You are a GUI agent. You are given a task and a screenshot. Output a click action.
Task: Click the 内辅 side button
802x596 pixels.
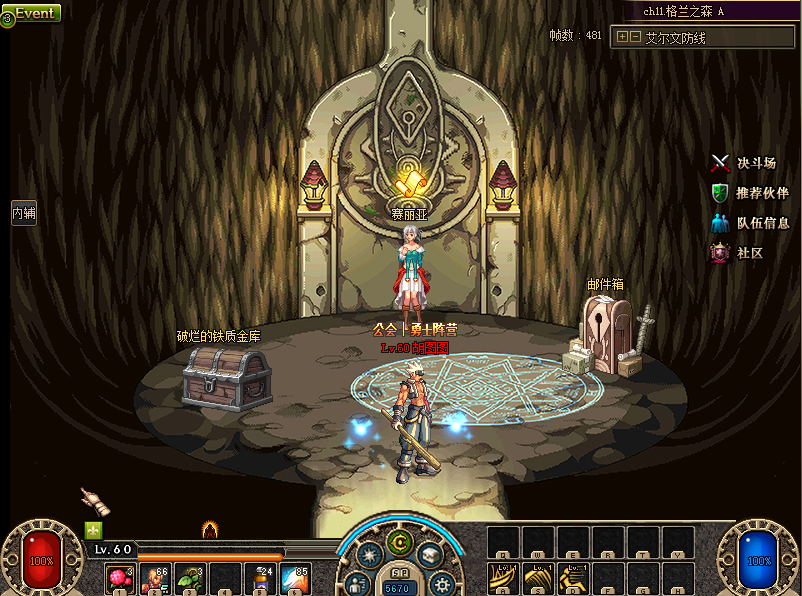click(23, 213)
